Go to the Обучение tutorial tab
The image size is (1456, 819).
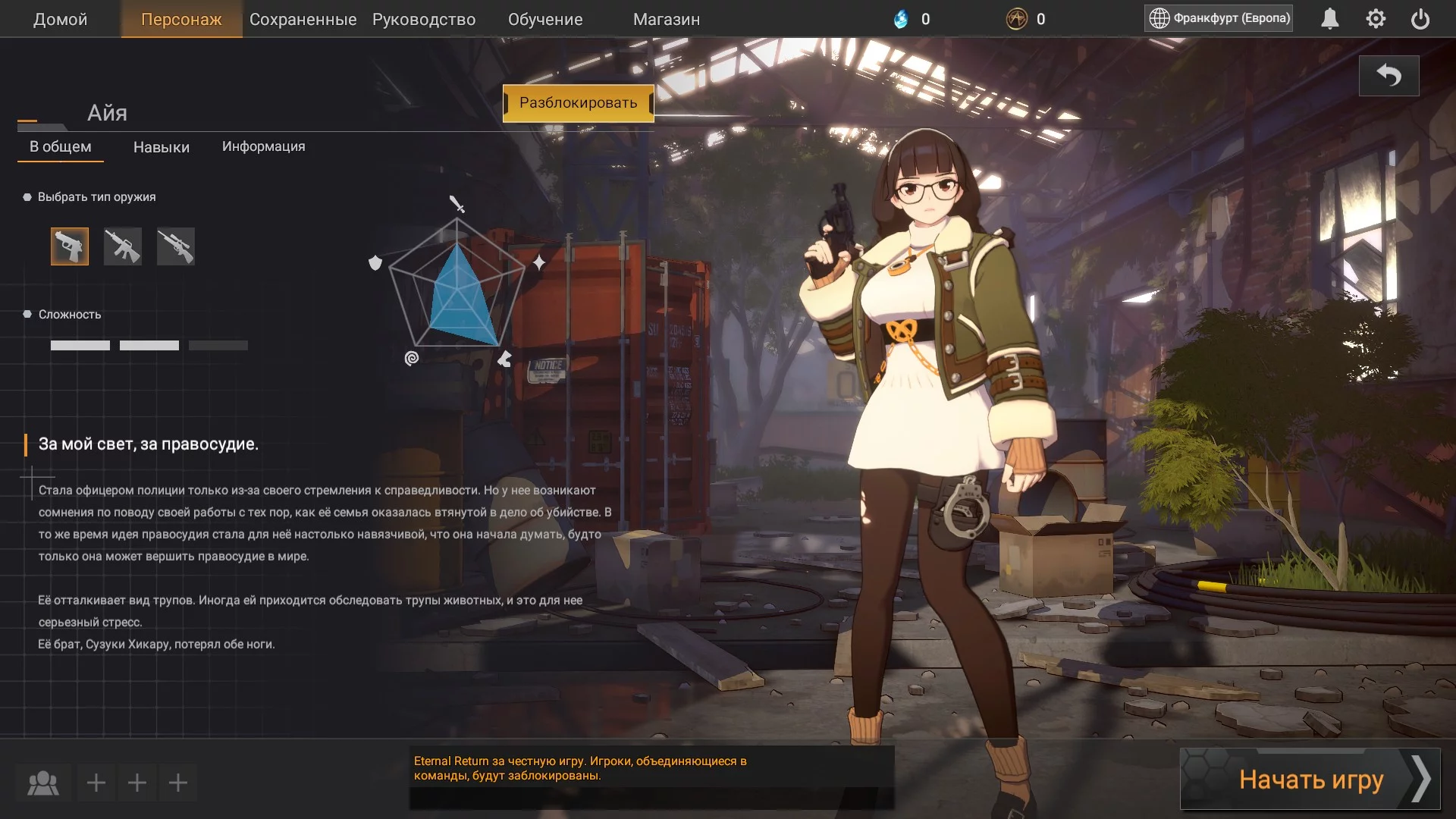point(545,20)
